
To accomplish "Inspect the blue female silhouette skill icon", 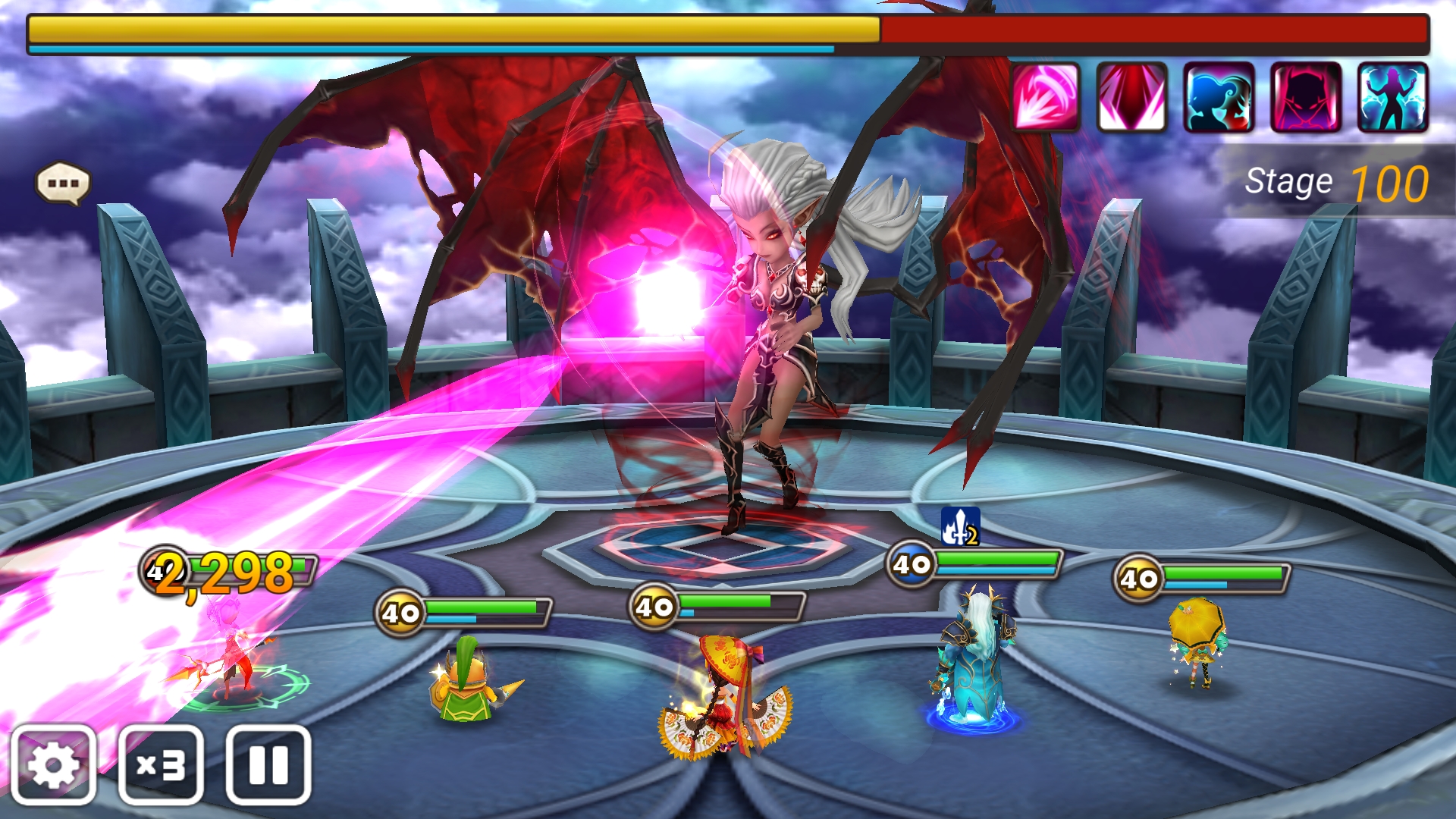I will point(1219,97).
